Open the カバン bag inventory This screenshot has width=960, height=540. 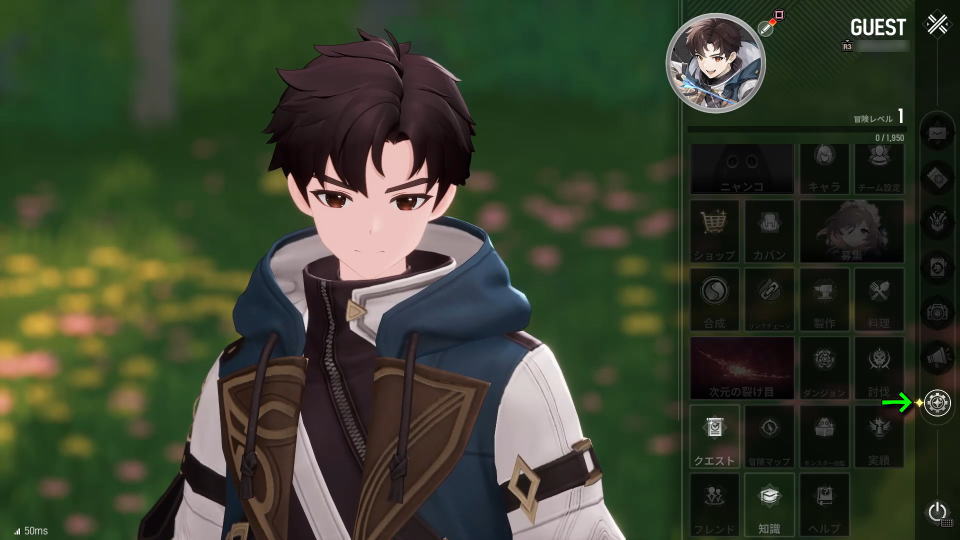pyautogui.click(x=769, y=231)
